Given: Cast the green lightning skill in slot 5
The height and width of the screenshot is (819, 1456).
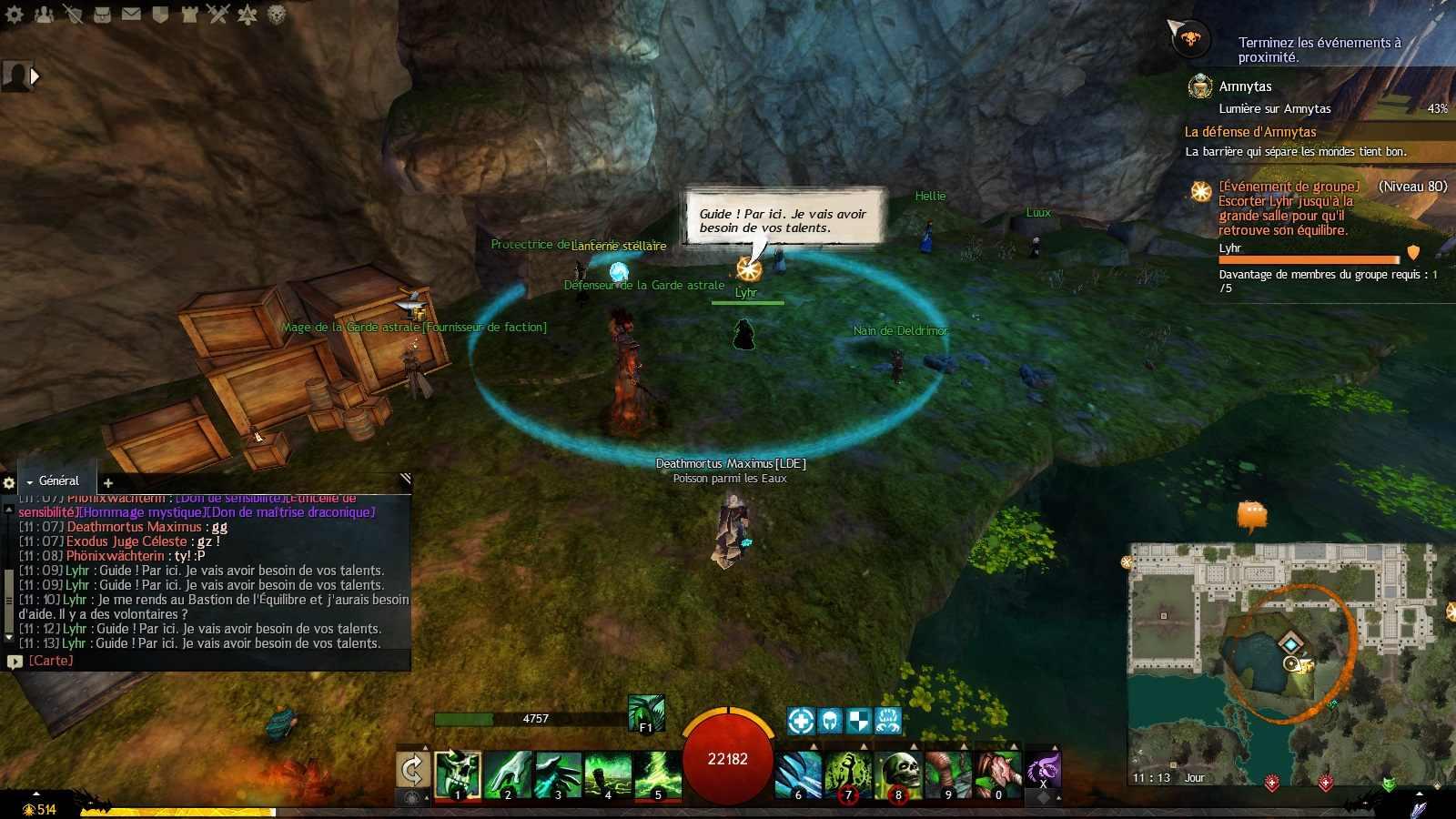Looking at the screenshot, I should click(658, 774).
